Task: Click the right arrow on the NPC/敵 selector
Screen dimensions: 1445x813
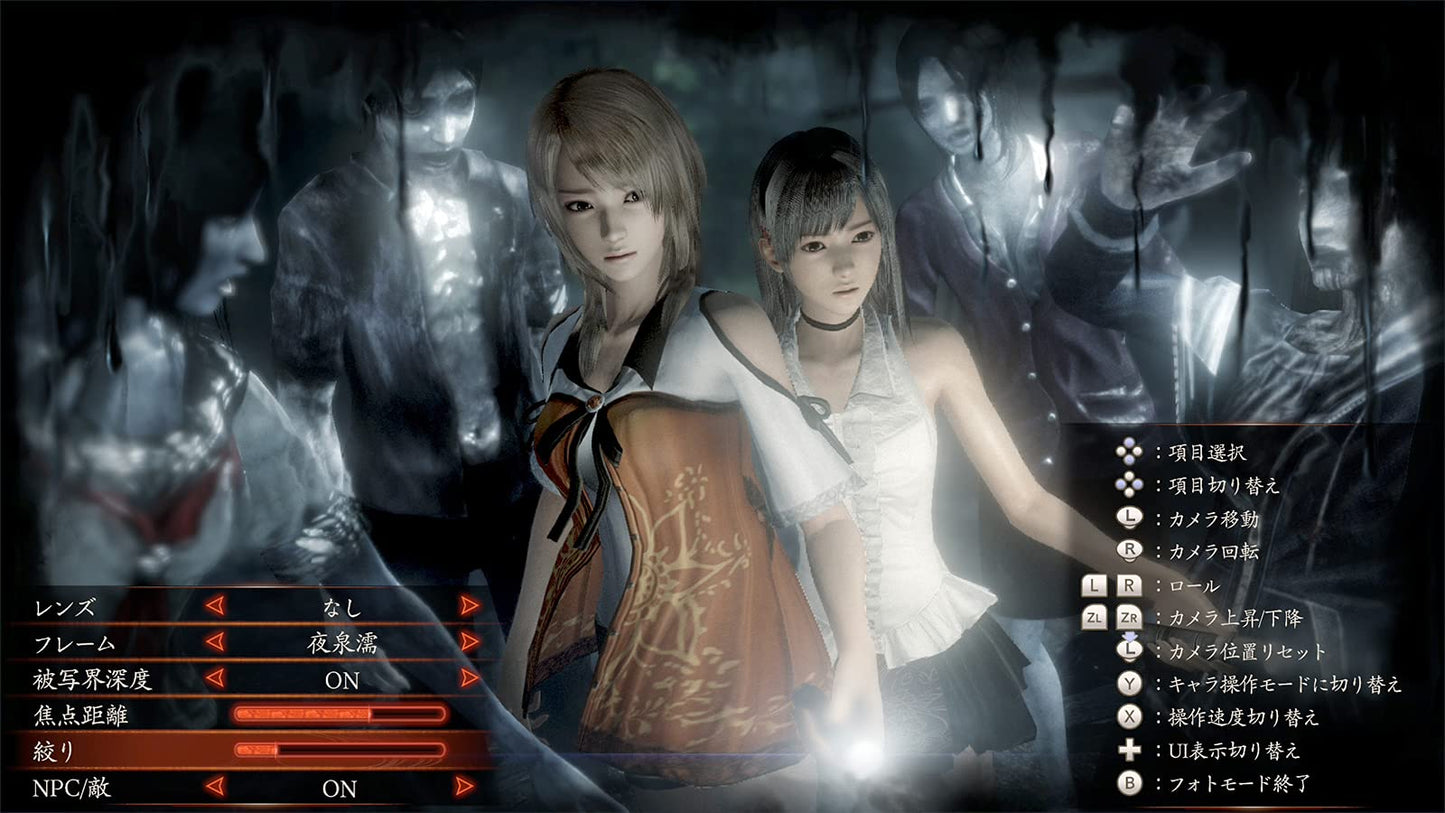Action: [465, 789]
